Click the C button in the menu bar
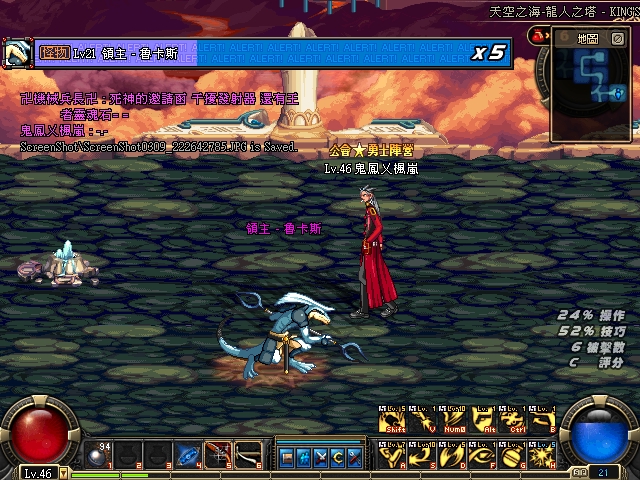 coord(336,457)
